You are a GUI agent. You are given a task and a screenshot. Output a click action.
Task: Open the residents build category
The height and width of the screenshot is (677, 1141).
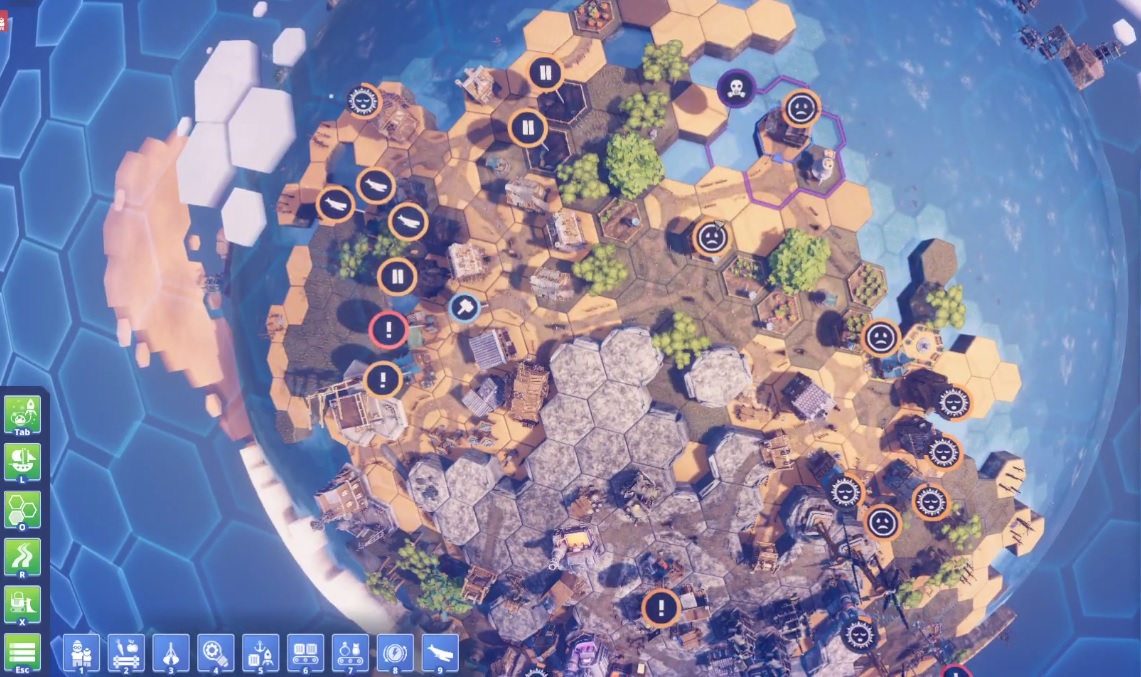tap(80, 652)
